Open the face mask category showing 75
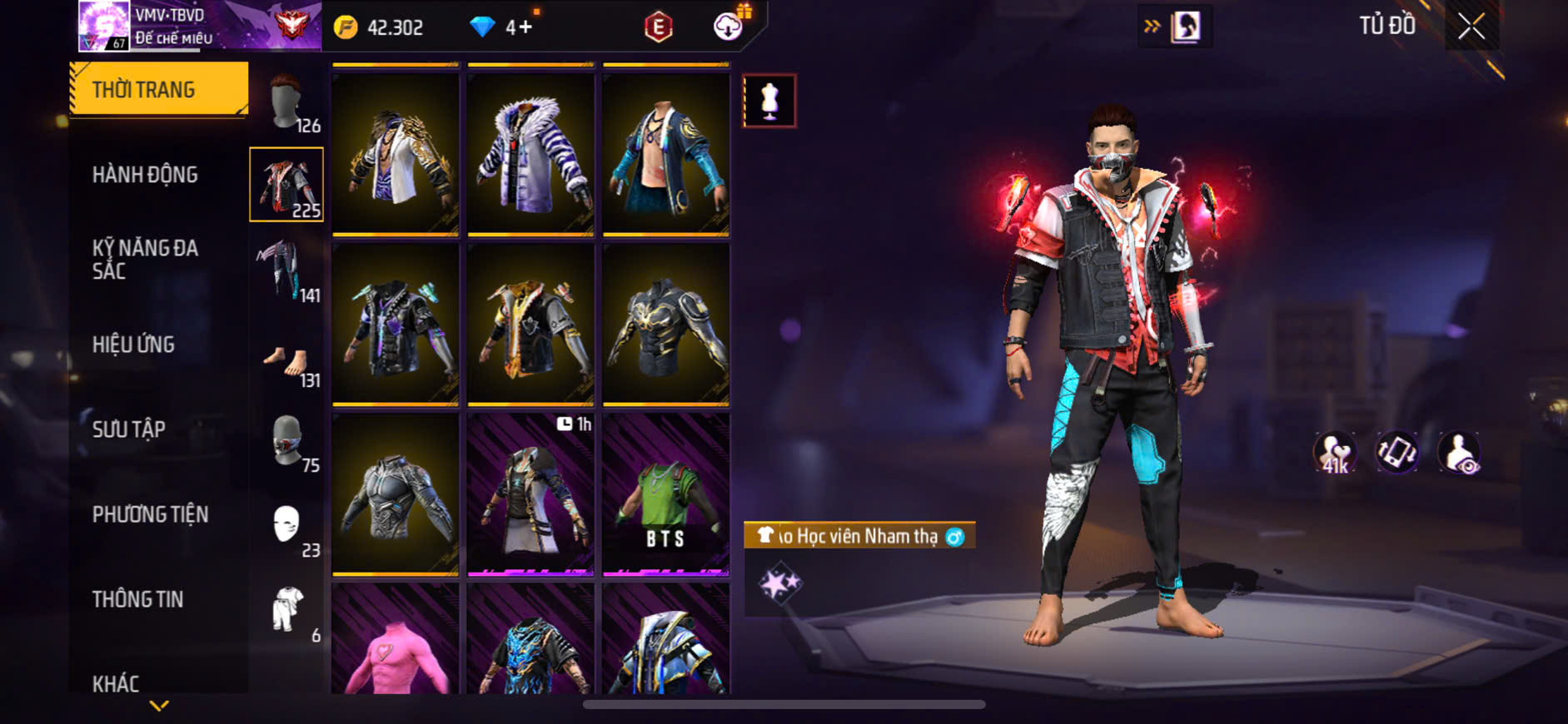Screen dimensions: 1568x724 [287, 442]
